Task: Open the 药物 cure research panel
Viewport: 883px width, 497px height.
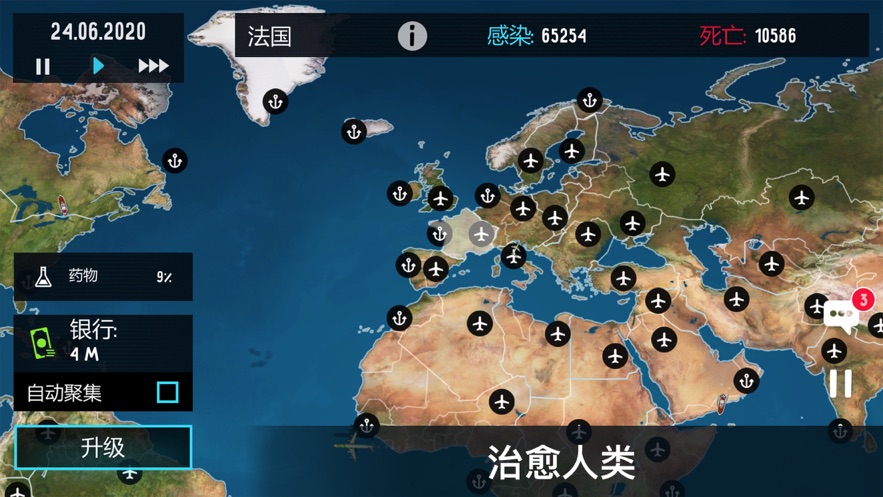Action: click(103, 276)
